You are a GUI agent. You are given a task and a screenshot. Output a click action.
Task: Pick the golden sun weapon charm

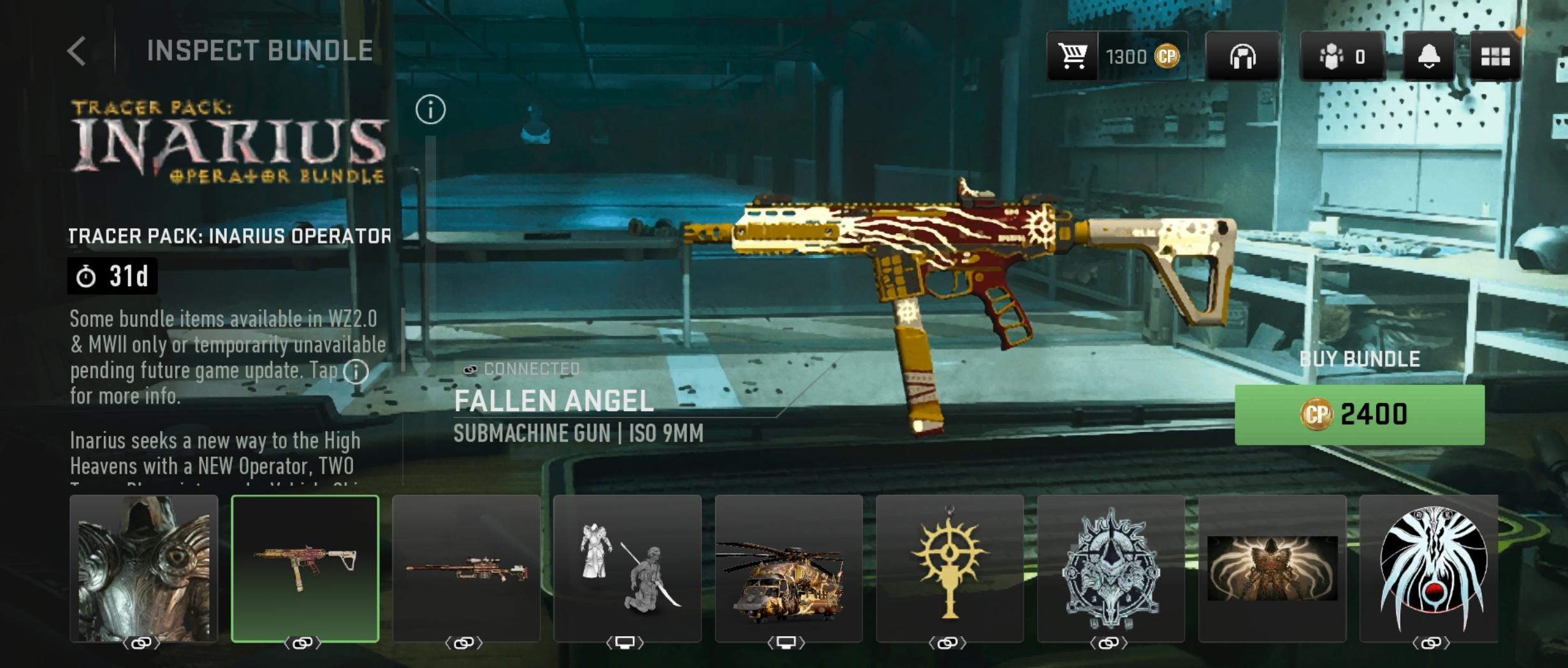[x=950, y=569]
